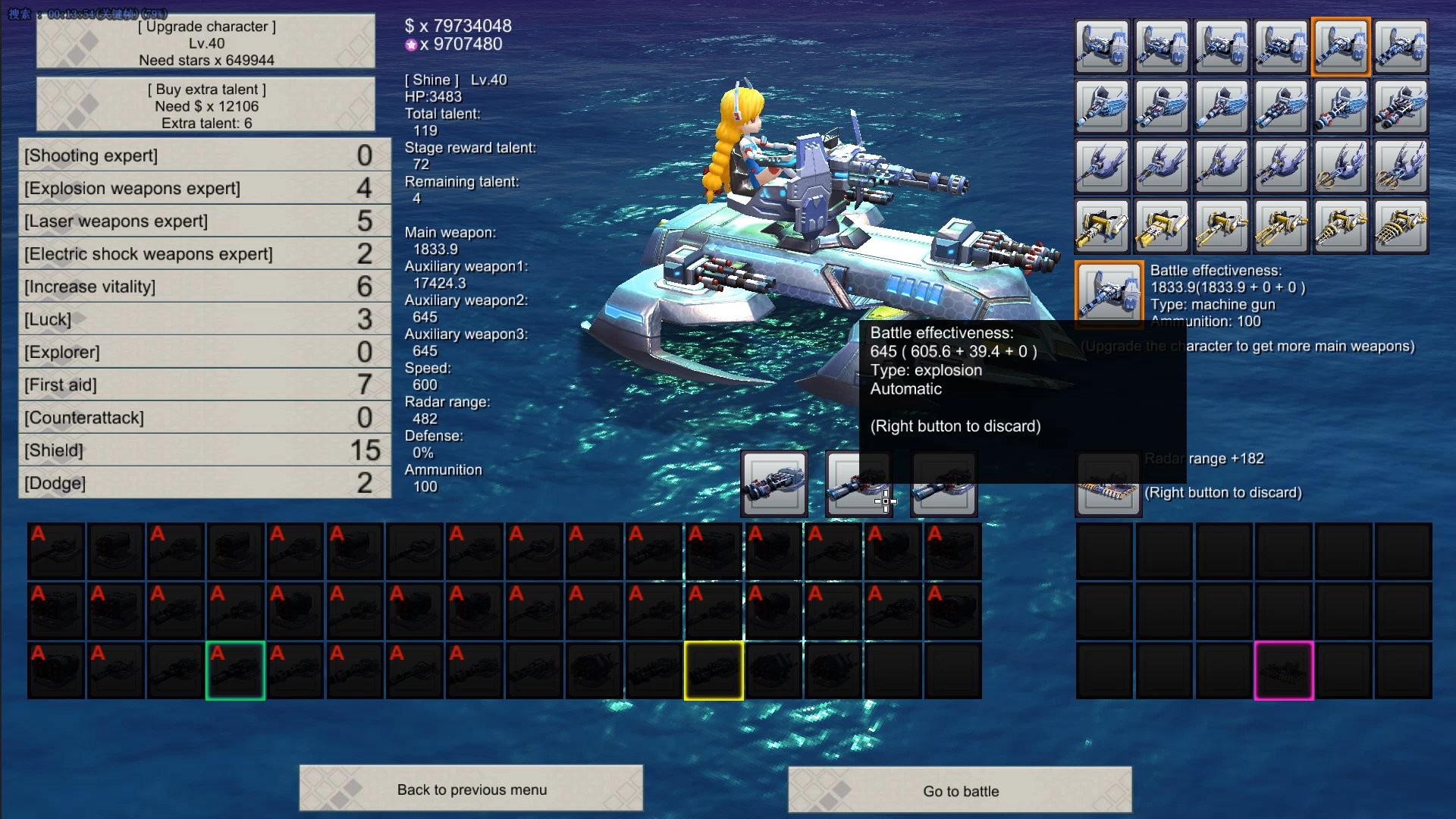
Task: Click the last weapon in the top weapon grid row
Action: tap(1402, 46)
